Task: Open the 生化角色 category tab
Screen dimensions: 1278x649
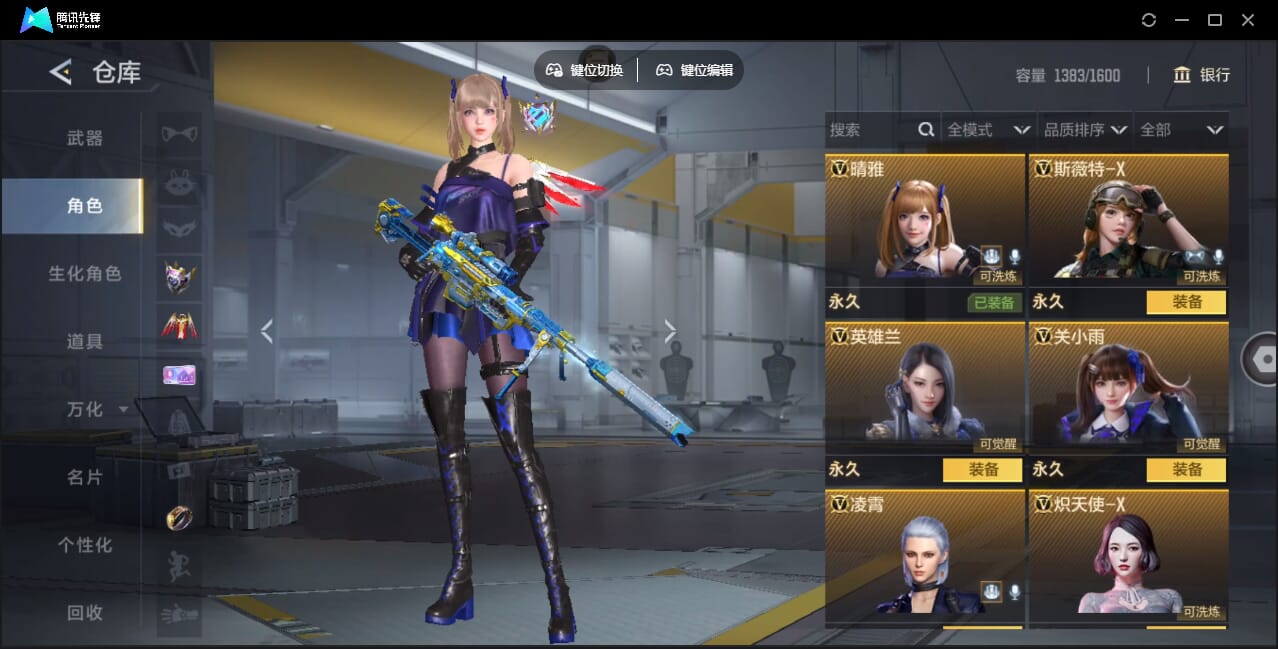Action: (x=85, y=273)
